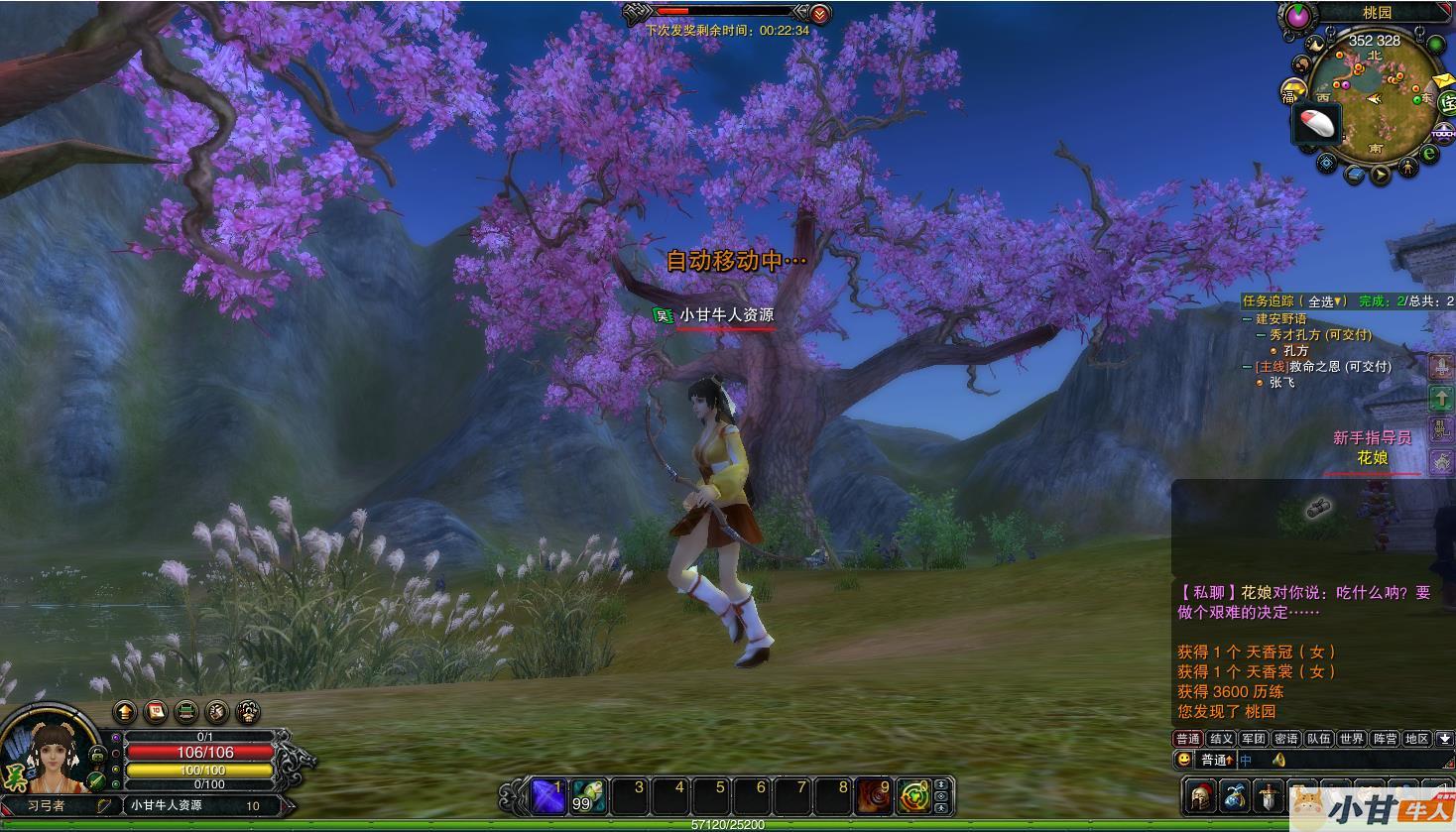Open the 福 welfare icon
This screenshot has width=1456, height=832.
pyautogui.click(x=1290, y=92)
